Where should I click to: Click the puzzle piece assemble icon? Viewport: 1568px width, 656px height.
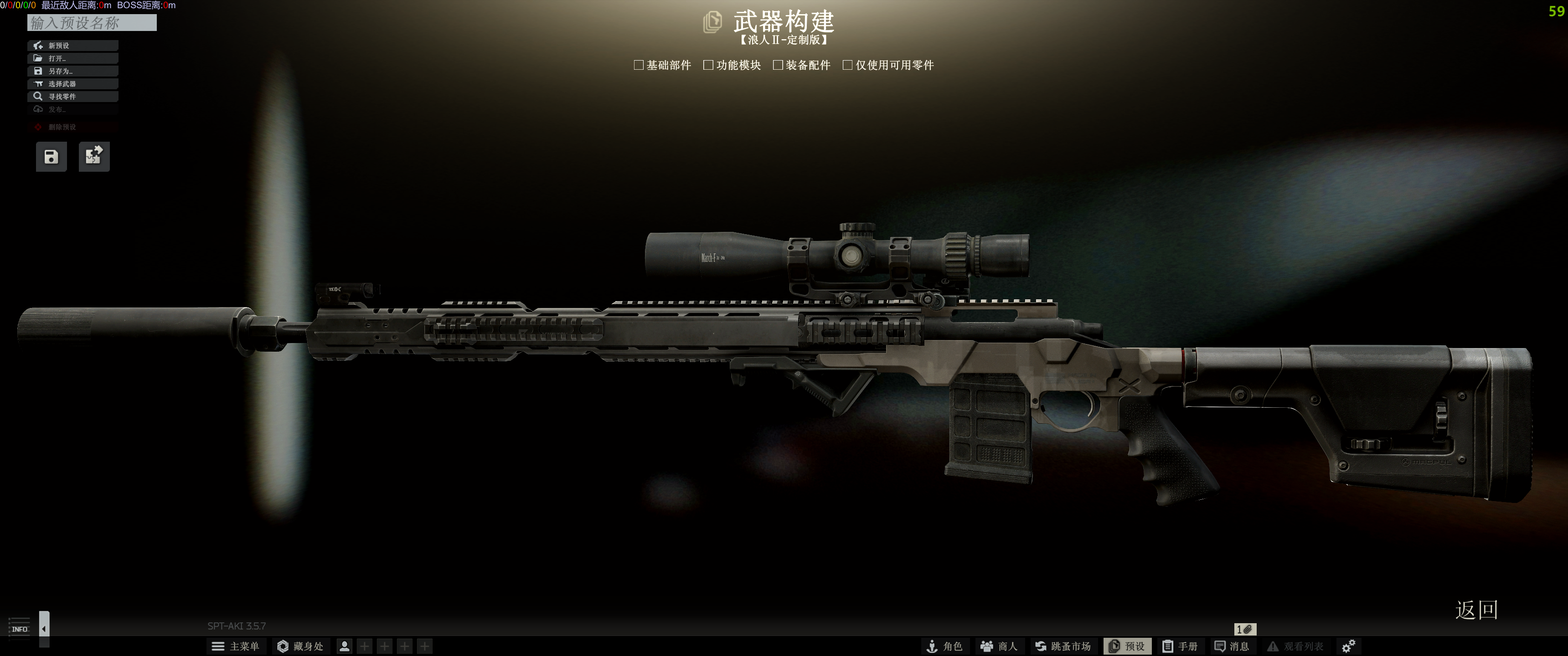[94, 157]
